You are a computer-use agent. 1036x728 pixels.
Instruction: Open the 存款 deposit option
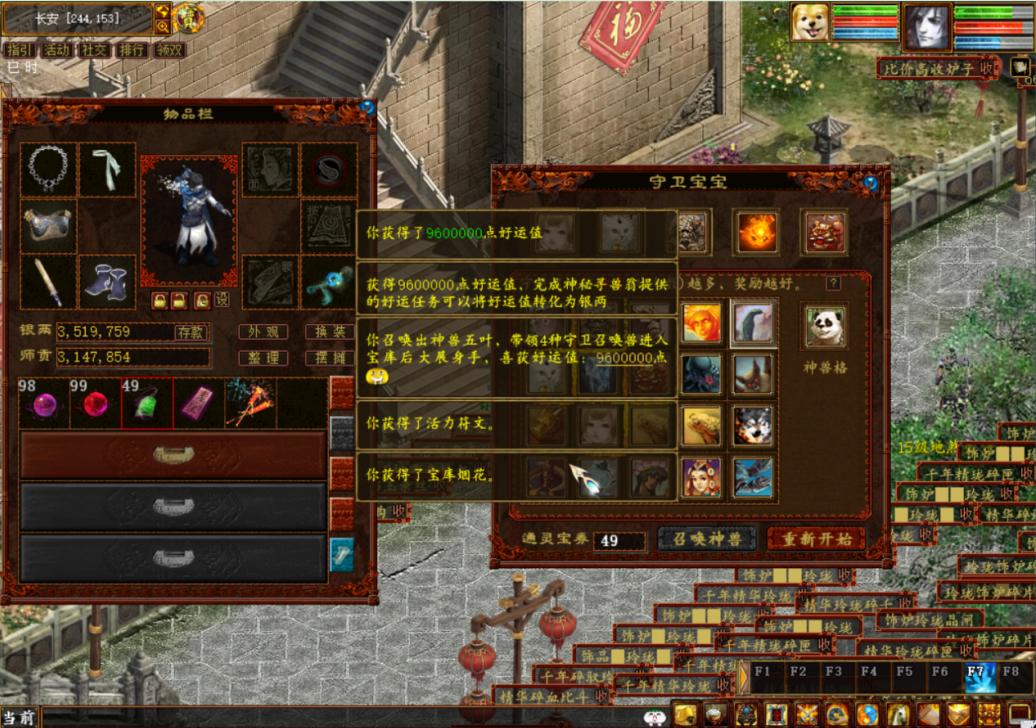tap(190, 332)
